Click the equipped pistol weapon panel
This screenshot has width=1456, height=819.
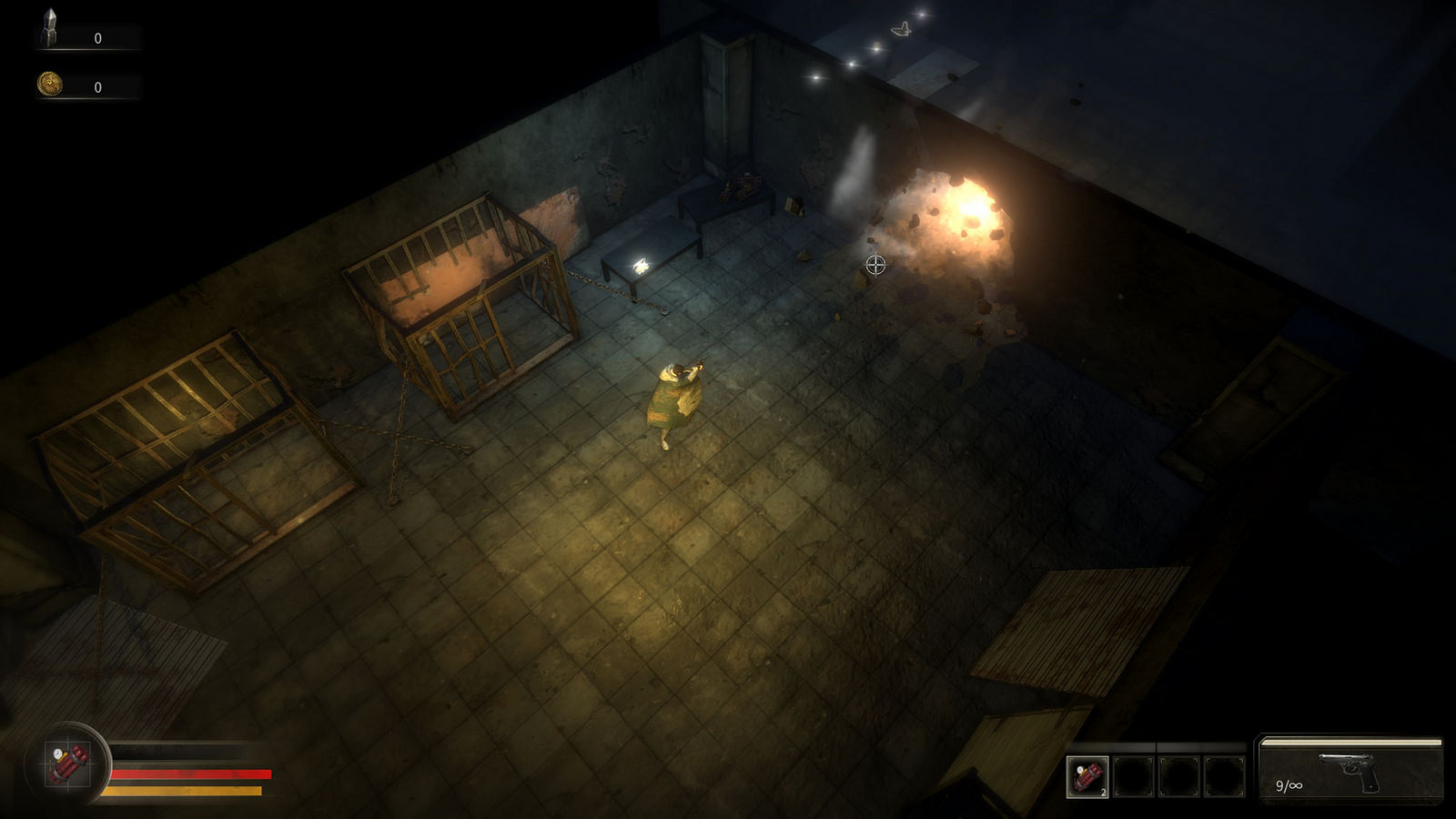click(1350, 770)
